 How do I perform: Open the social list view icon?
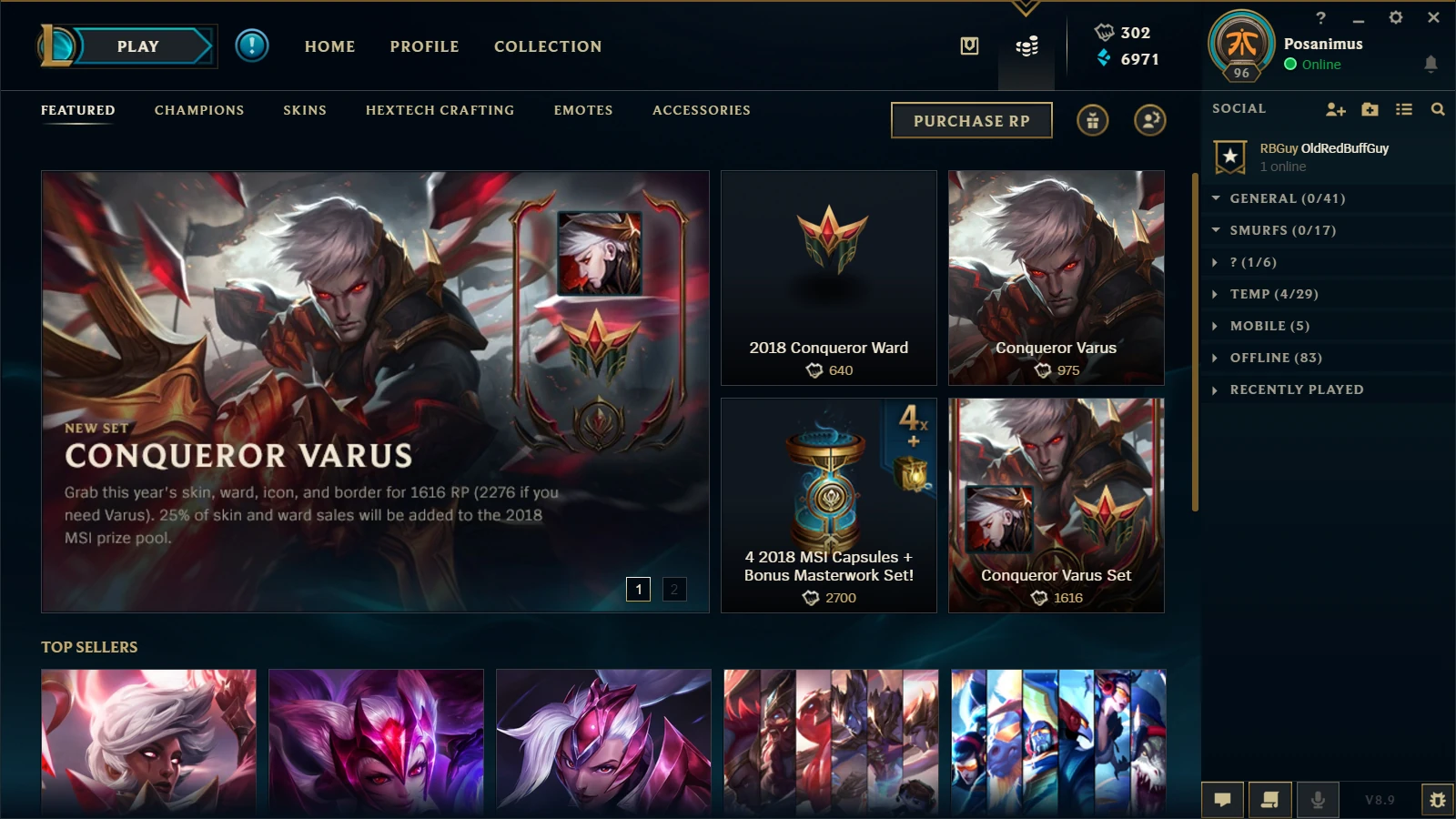pyautogui.click(x=1403, y=108)
